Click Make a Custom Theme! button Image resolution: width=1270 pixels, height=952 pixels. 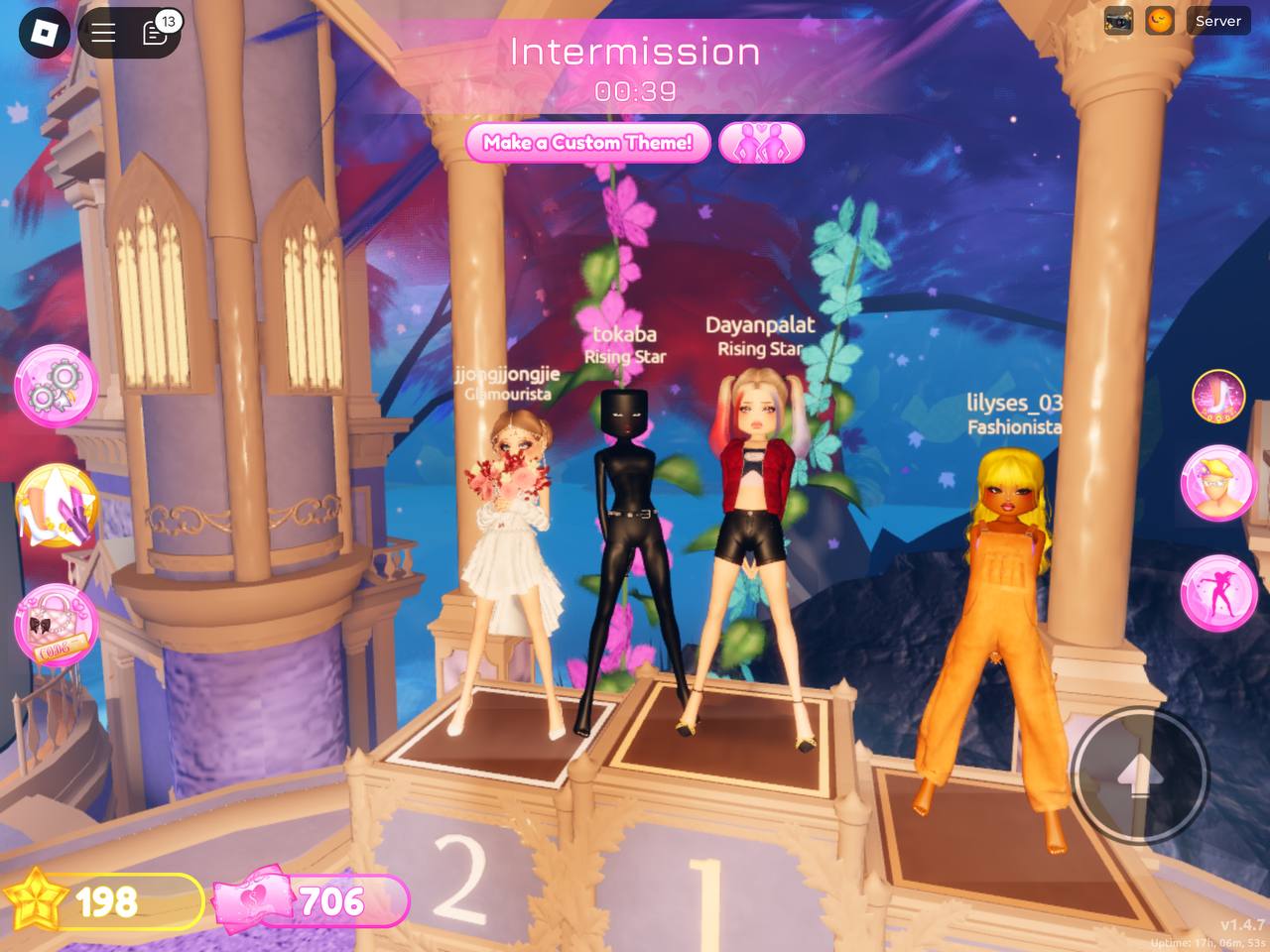pos(587,143)
